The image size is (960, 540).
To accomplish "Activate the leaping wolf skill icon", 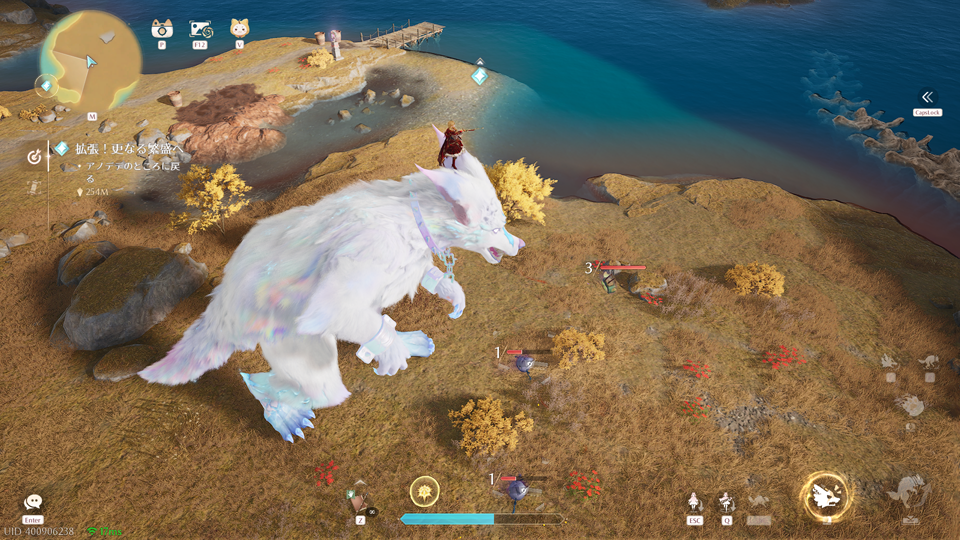I will pyautogui.click(x=909, y=492).
